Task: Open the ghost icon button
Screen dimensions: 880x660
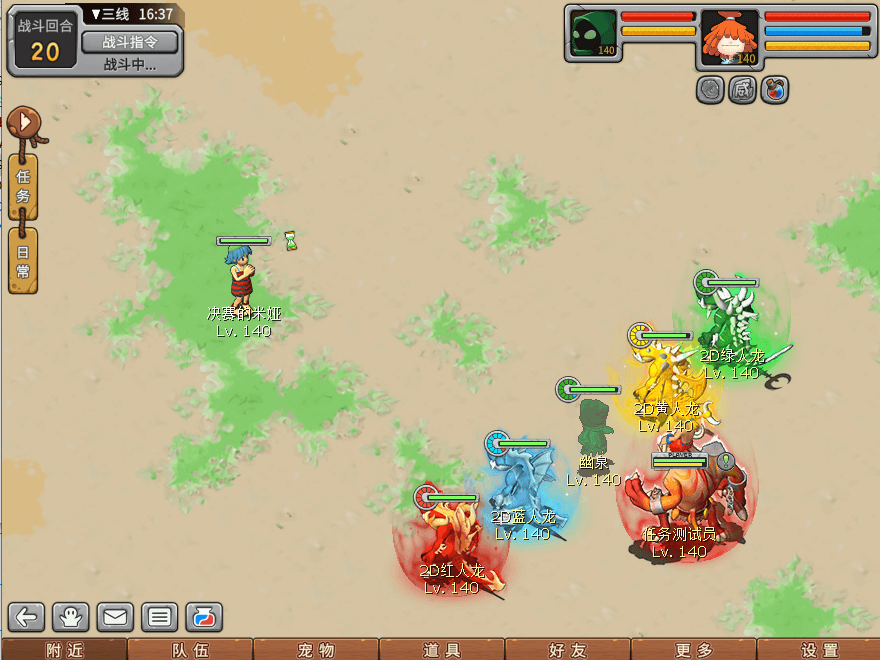Action: pyautogui.click(x=72, y=617)
